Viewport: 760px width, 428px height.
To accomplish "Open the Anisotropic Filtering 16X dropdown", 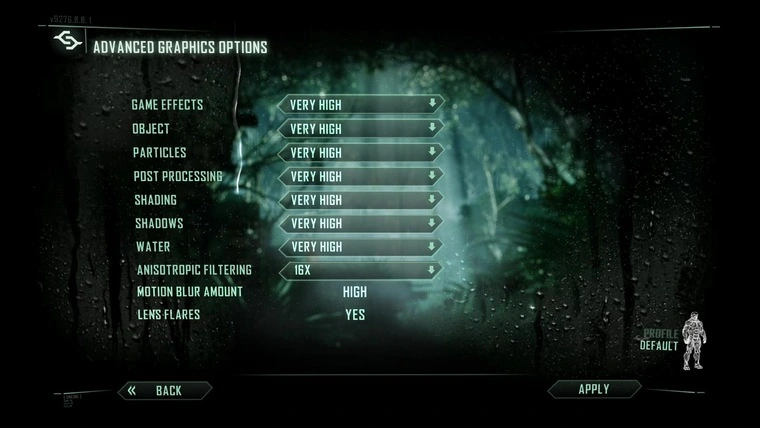I will coord(361,270).
